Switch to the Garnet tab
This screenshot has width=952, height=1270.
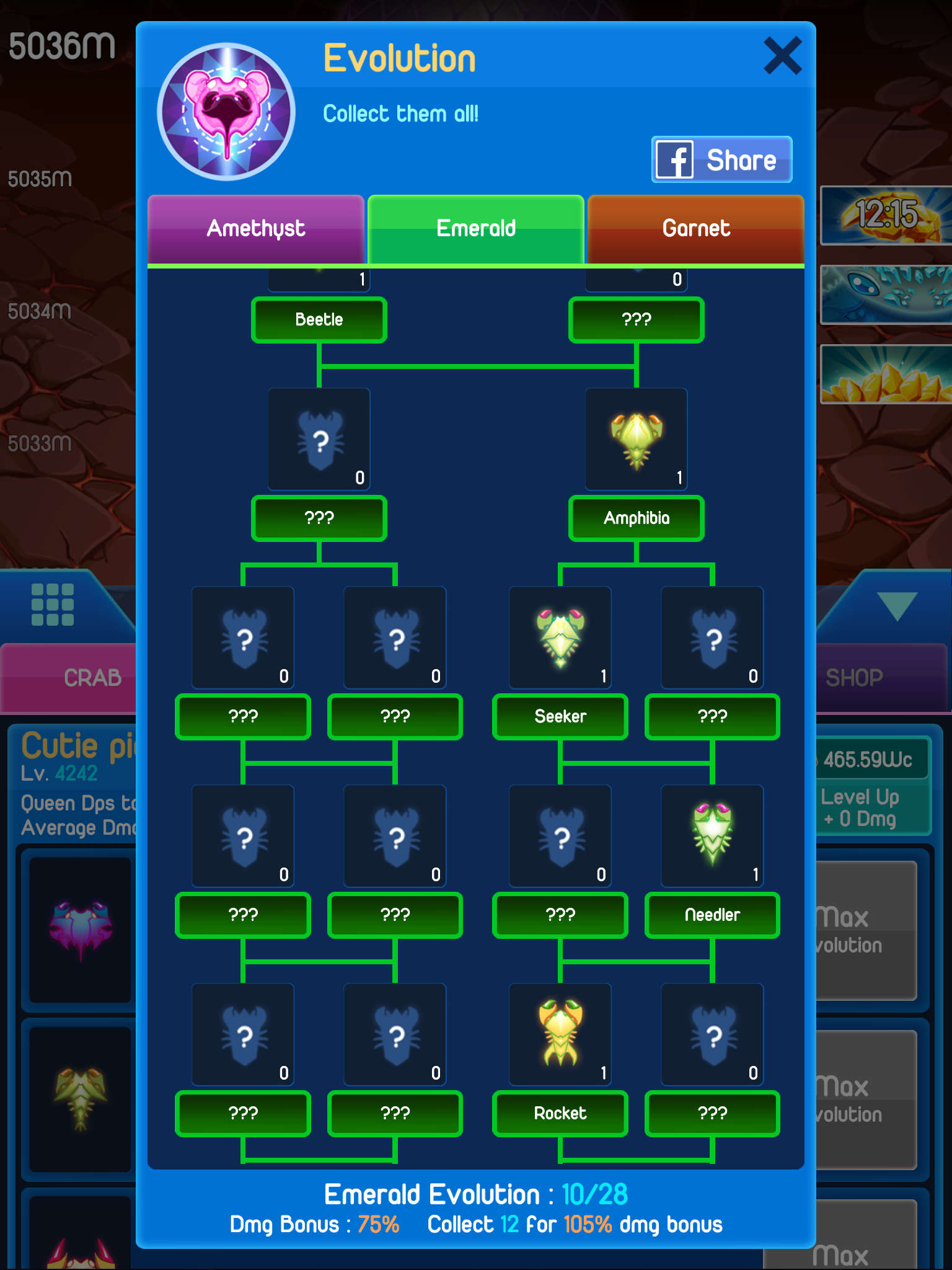tap(695, 229)
